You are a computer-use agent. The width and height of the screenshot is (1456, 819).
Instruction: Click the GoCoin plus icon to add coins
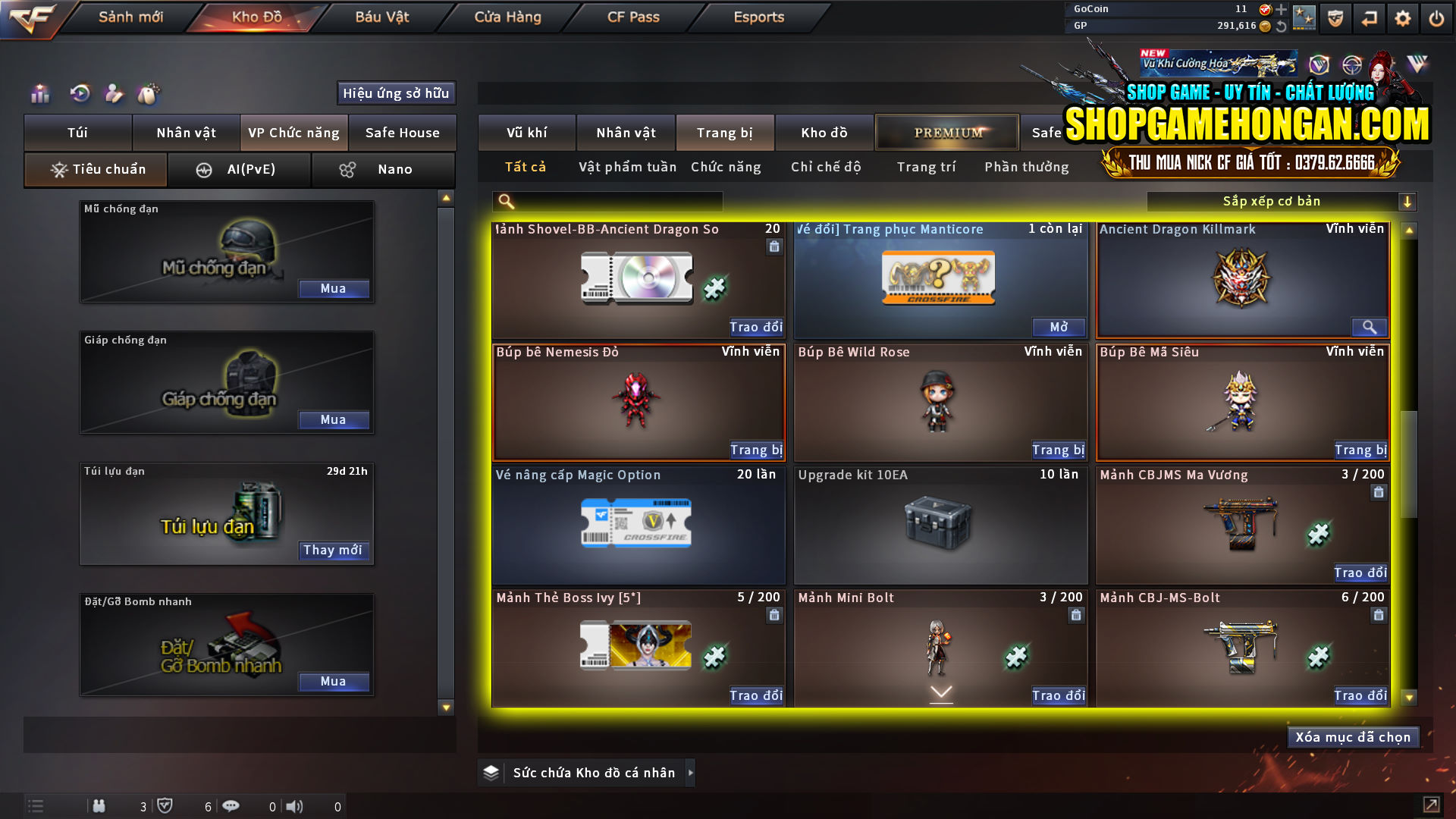coord(1282,10)
